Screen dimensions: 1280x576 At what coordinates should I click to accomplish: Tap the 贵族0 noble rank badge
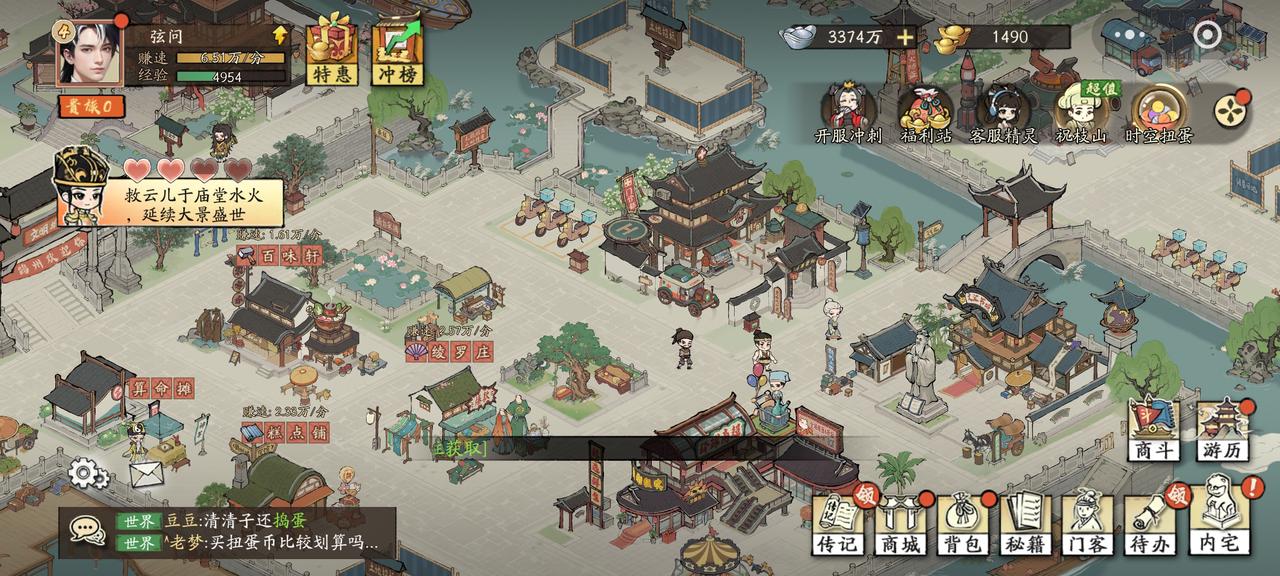[90, 106]
